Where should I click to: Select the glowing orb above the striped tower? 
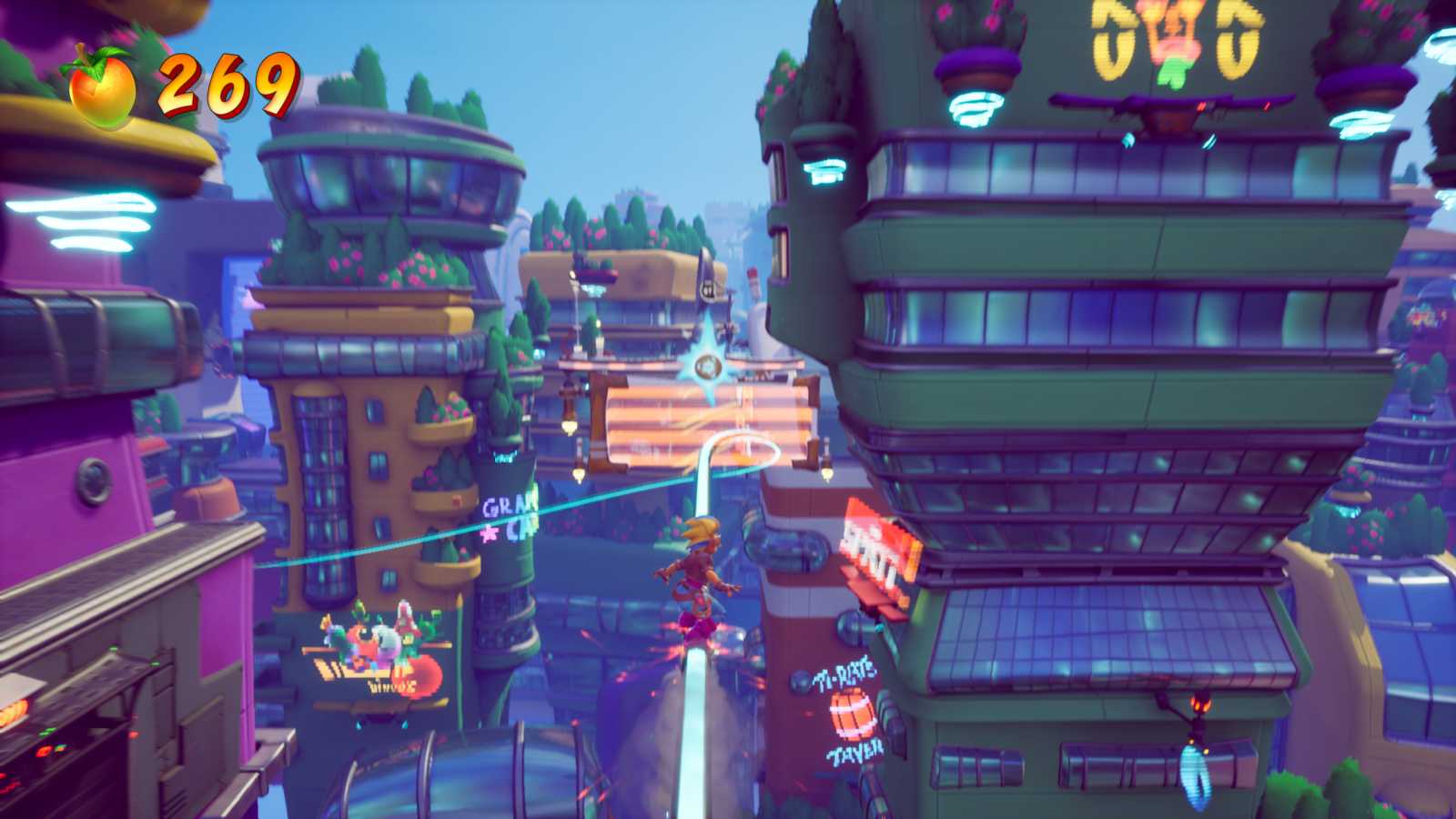click(x=706, y=364)
